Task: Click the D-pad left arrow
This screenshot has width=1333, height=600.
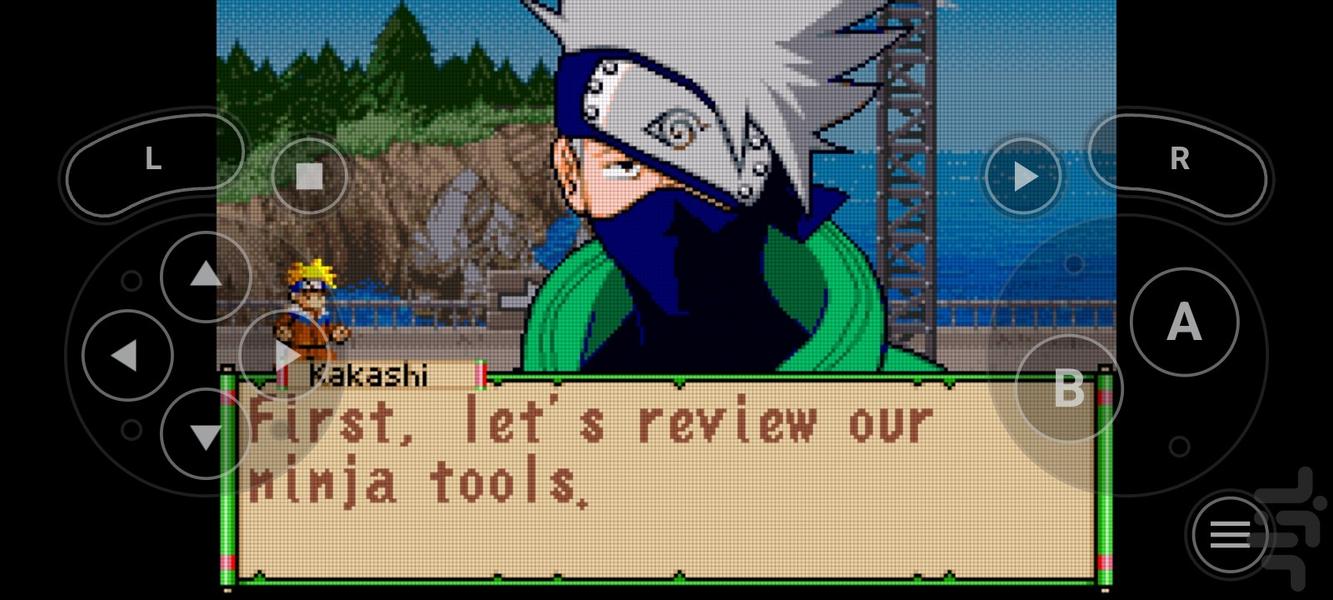Action: click(x=126, y=355)
